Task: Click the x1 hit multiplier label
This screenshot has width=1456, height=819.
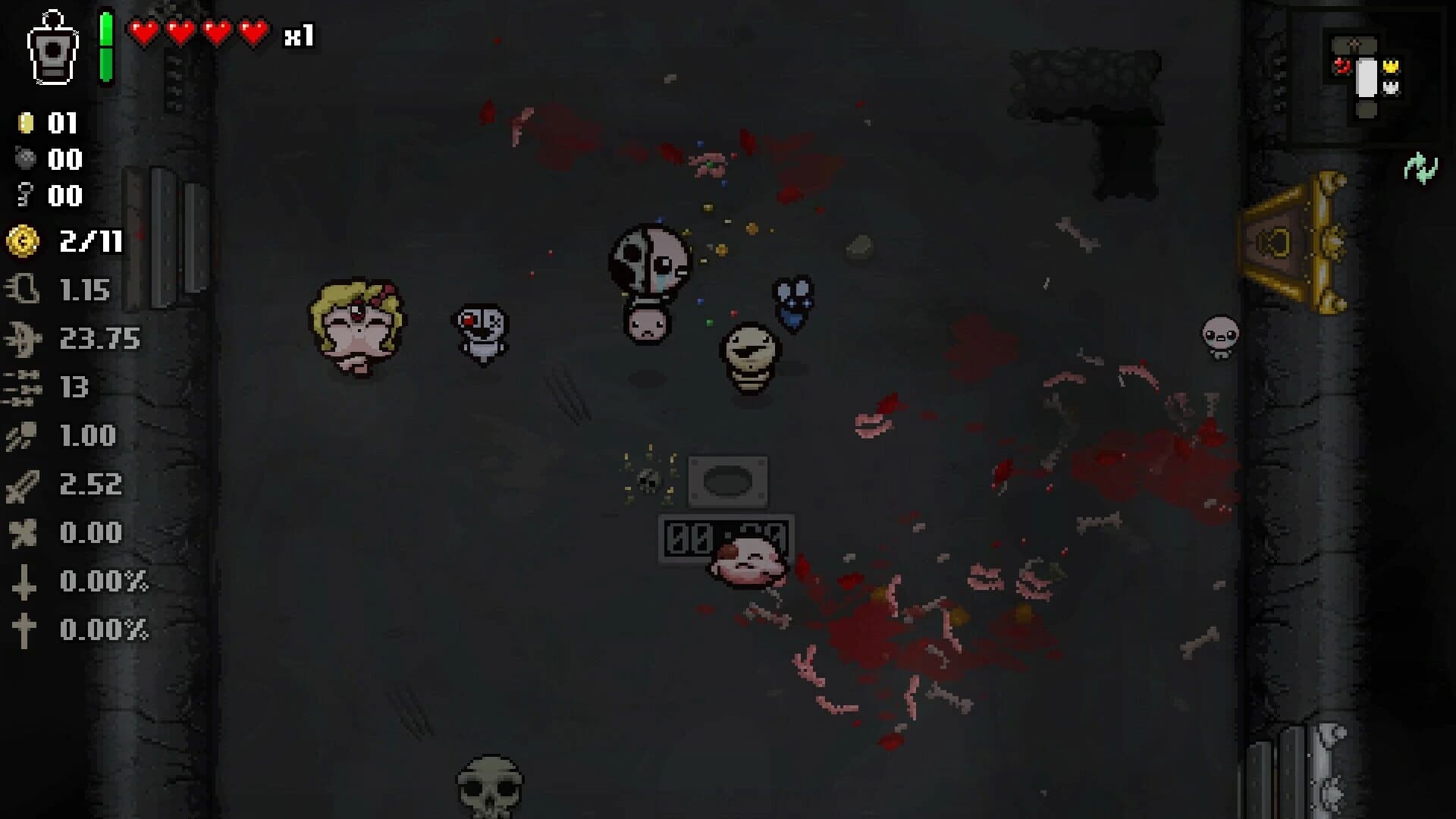Action: point(298,33)
